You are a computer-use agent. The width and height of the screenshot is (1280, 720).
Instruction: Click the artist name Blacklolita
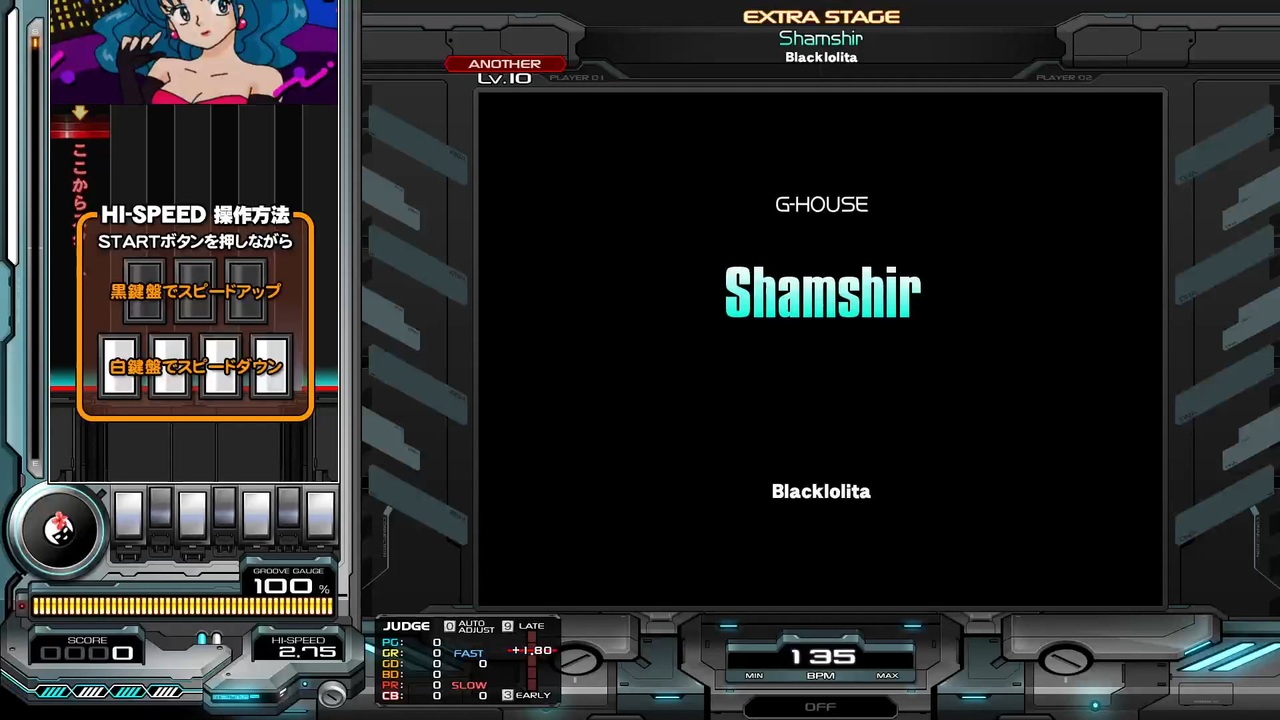point(821,491)
